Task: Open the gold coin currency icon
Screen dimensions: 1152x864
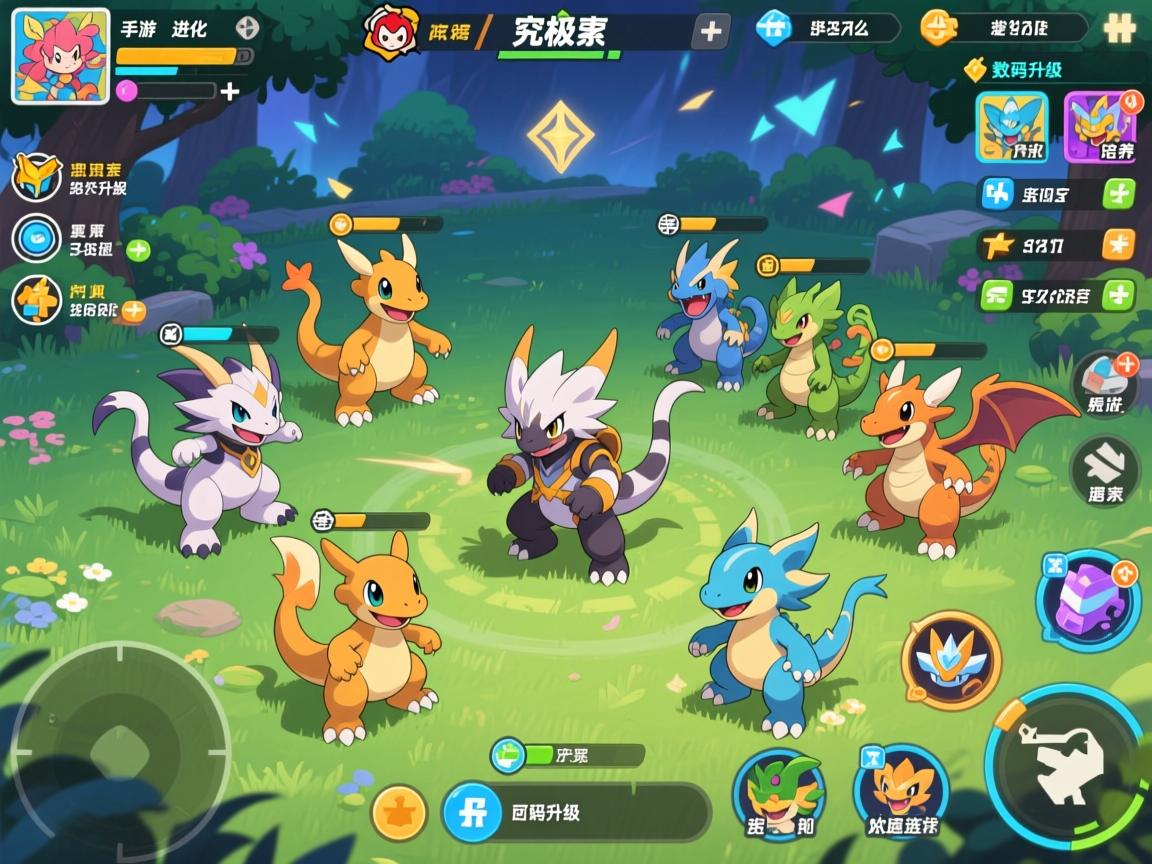Action: [x=937, y=28]
